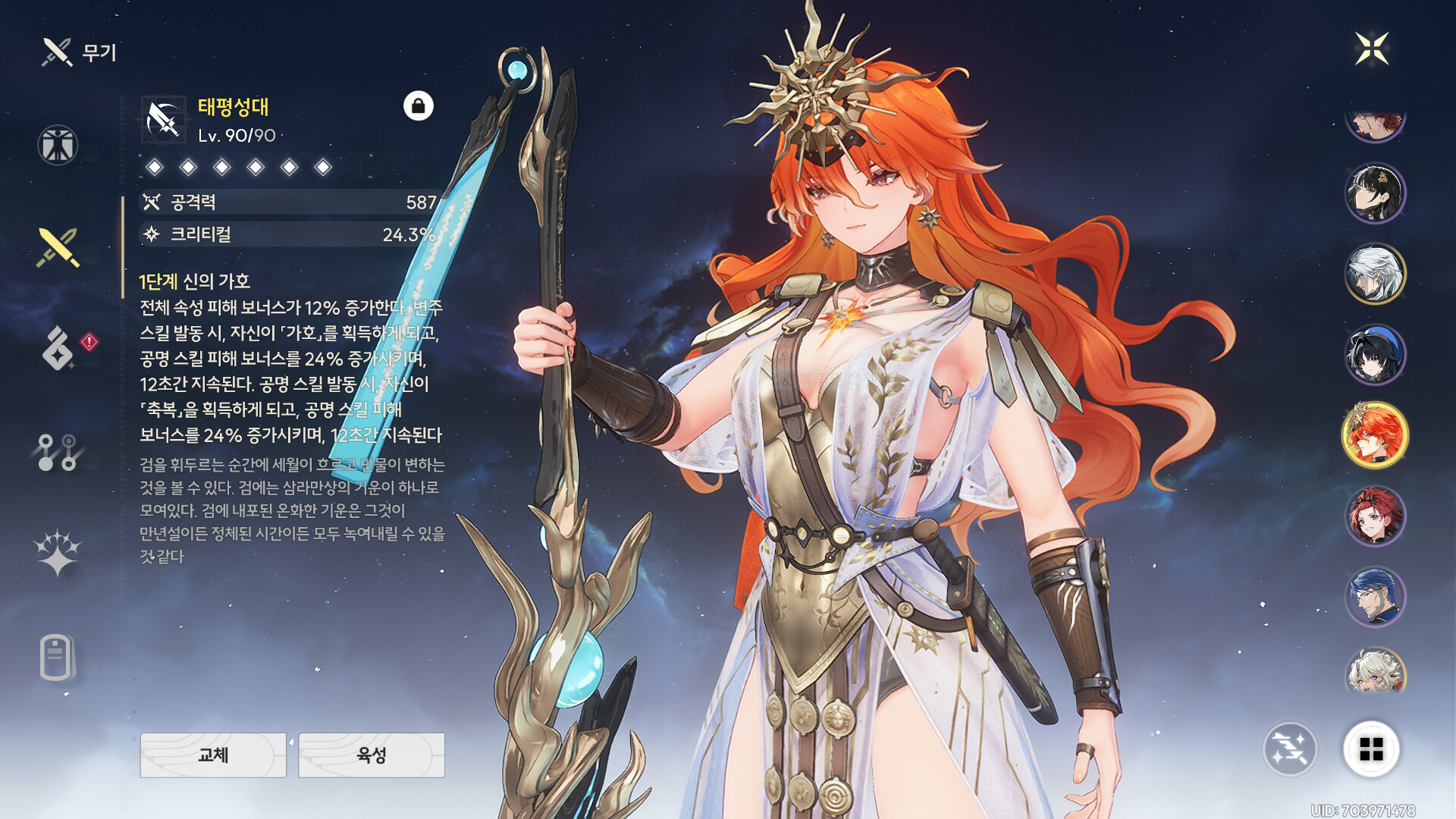
Task: Click the sparkle swap arrows button
Action: pos(1290,749)
